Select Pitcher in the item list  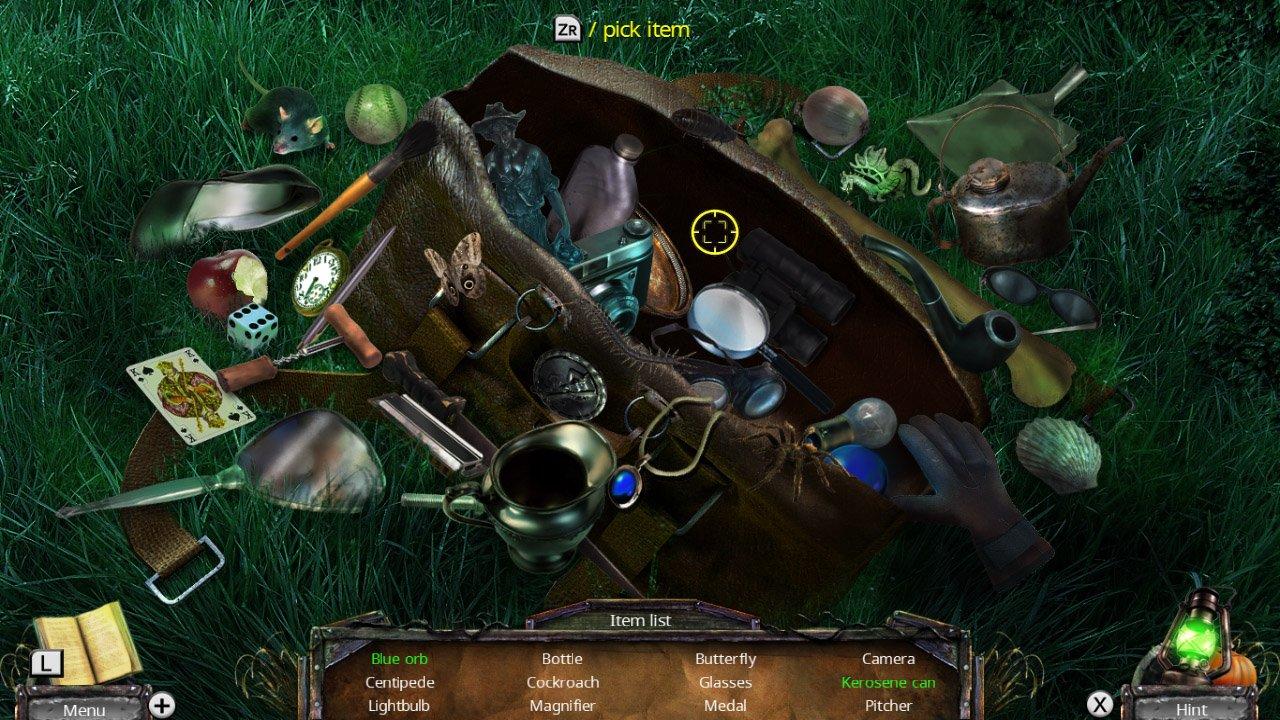tap(888, 706)
